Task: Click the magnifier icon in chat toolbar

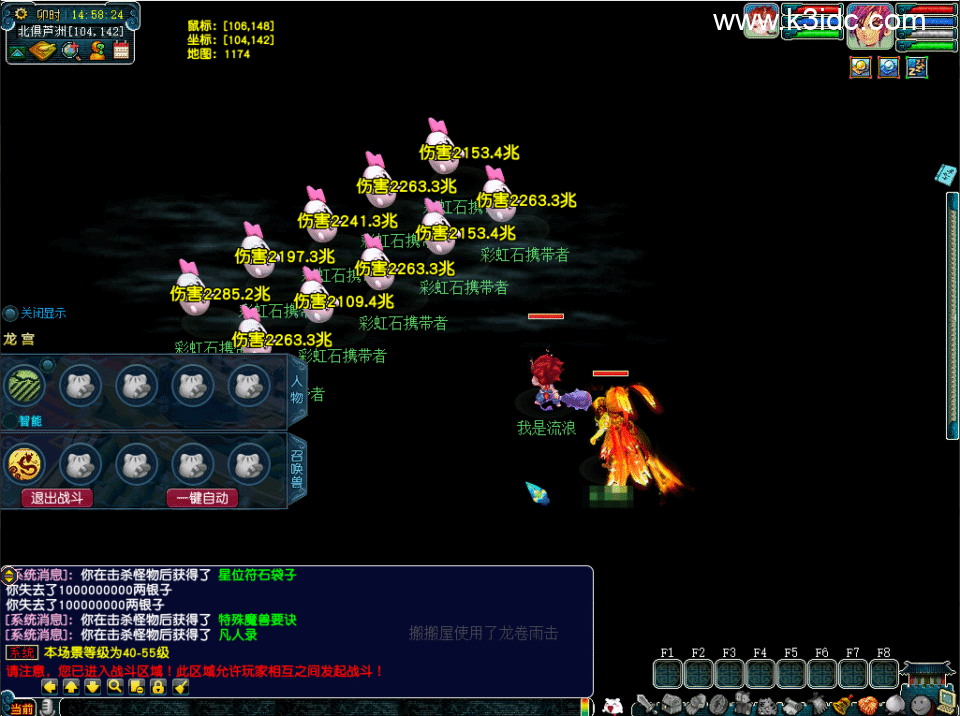Action: 114,686
